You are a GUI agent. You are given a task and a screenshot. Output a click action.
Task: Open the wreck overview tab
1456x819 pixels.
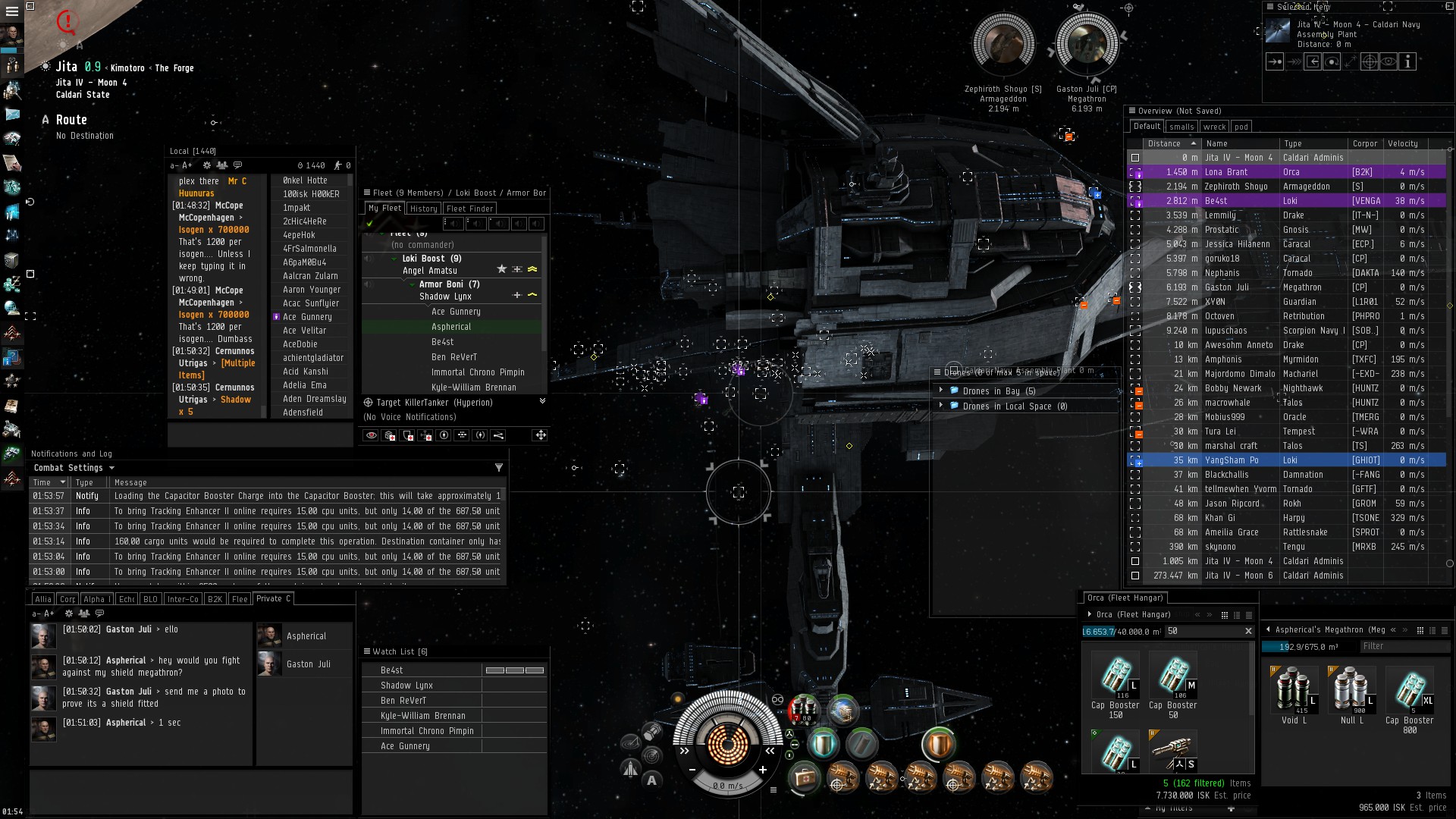click(1214, 127)
